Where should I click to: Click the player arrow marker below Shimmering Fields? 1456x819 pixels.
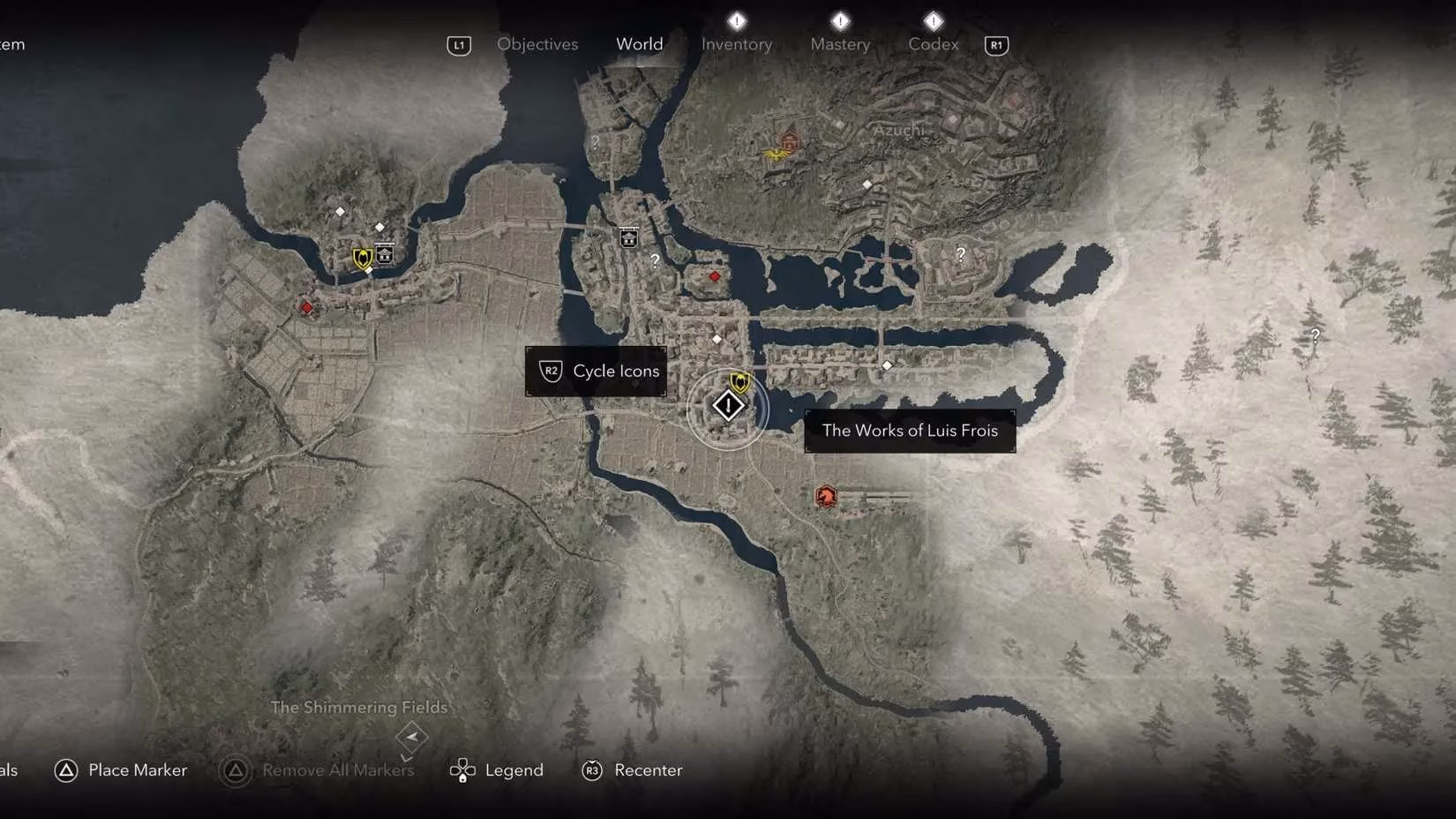pos(411,736)
